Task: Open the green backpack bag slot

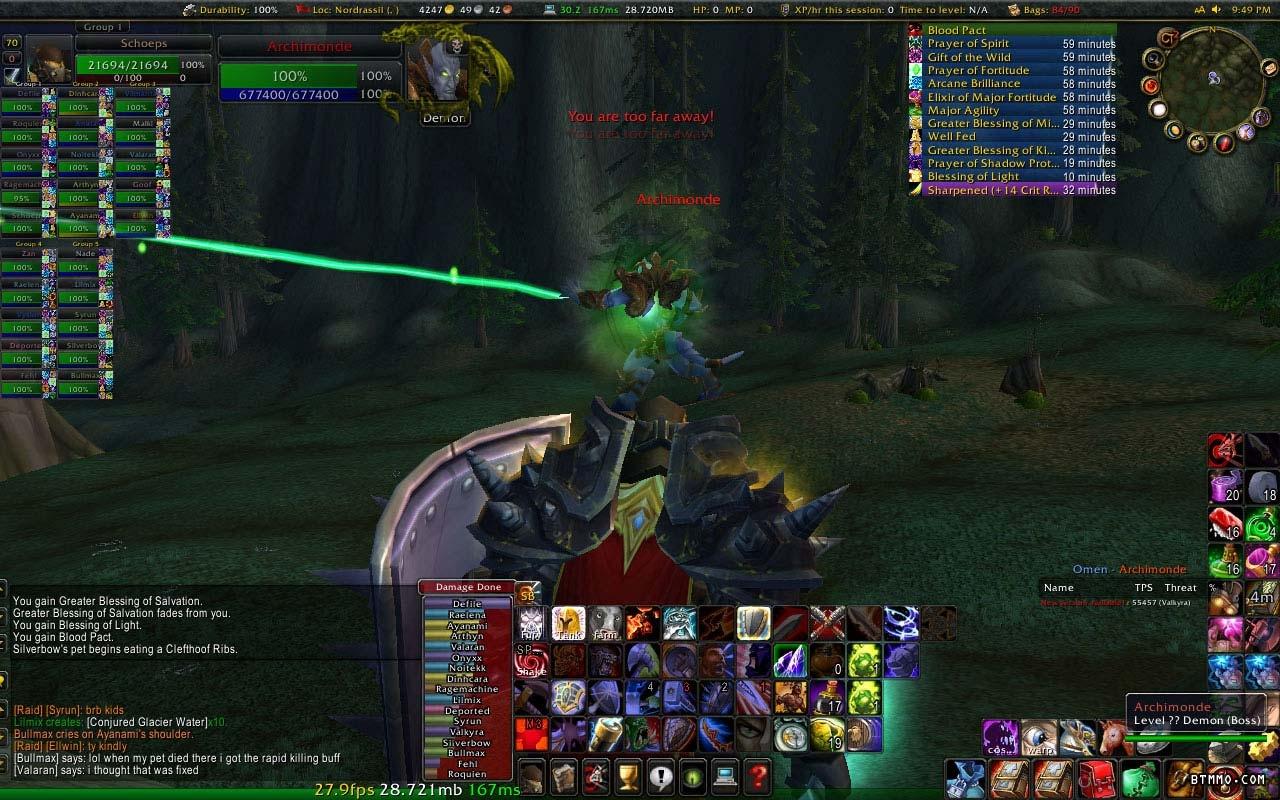Action: point(1140,778)
